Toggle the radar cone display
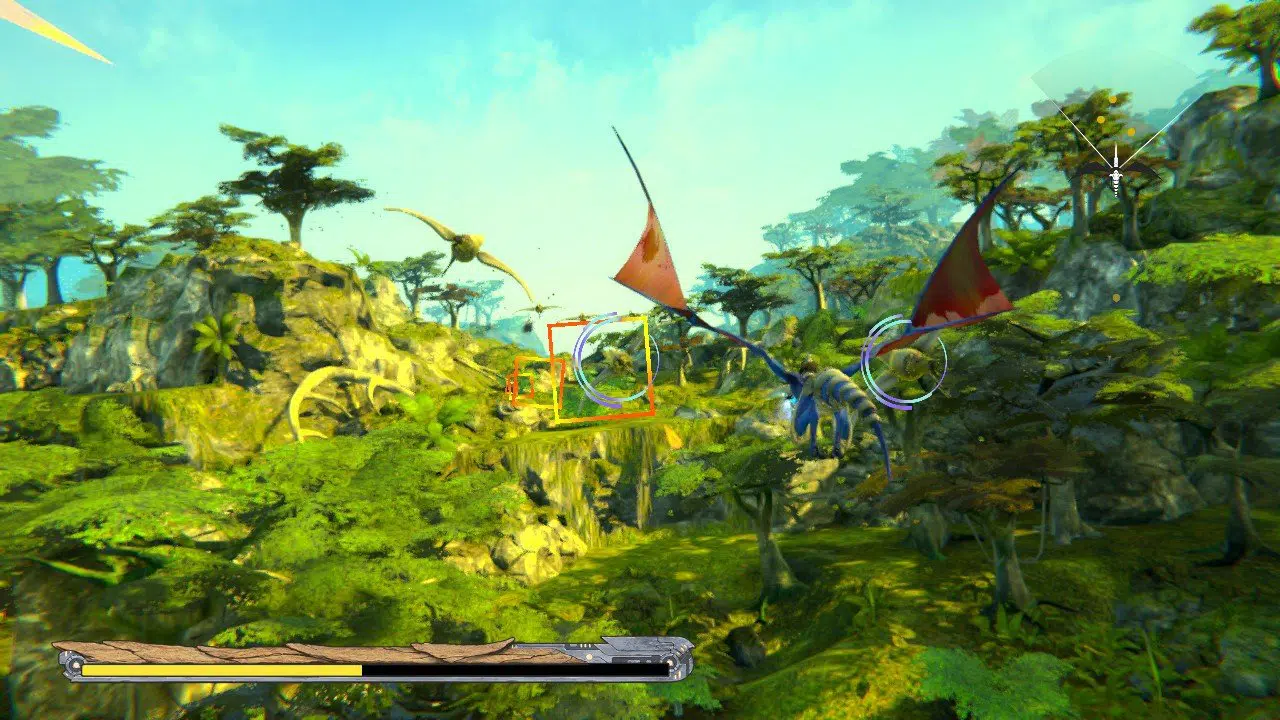Viewport: 1280px width, 720px height. 1116,110
